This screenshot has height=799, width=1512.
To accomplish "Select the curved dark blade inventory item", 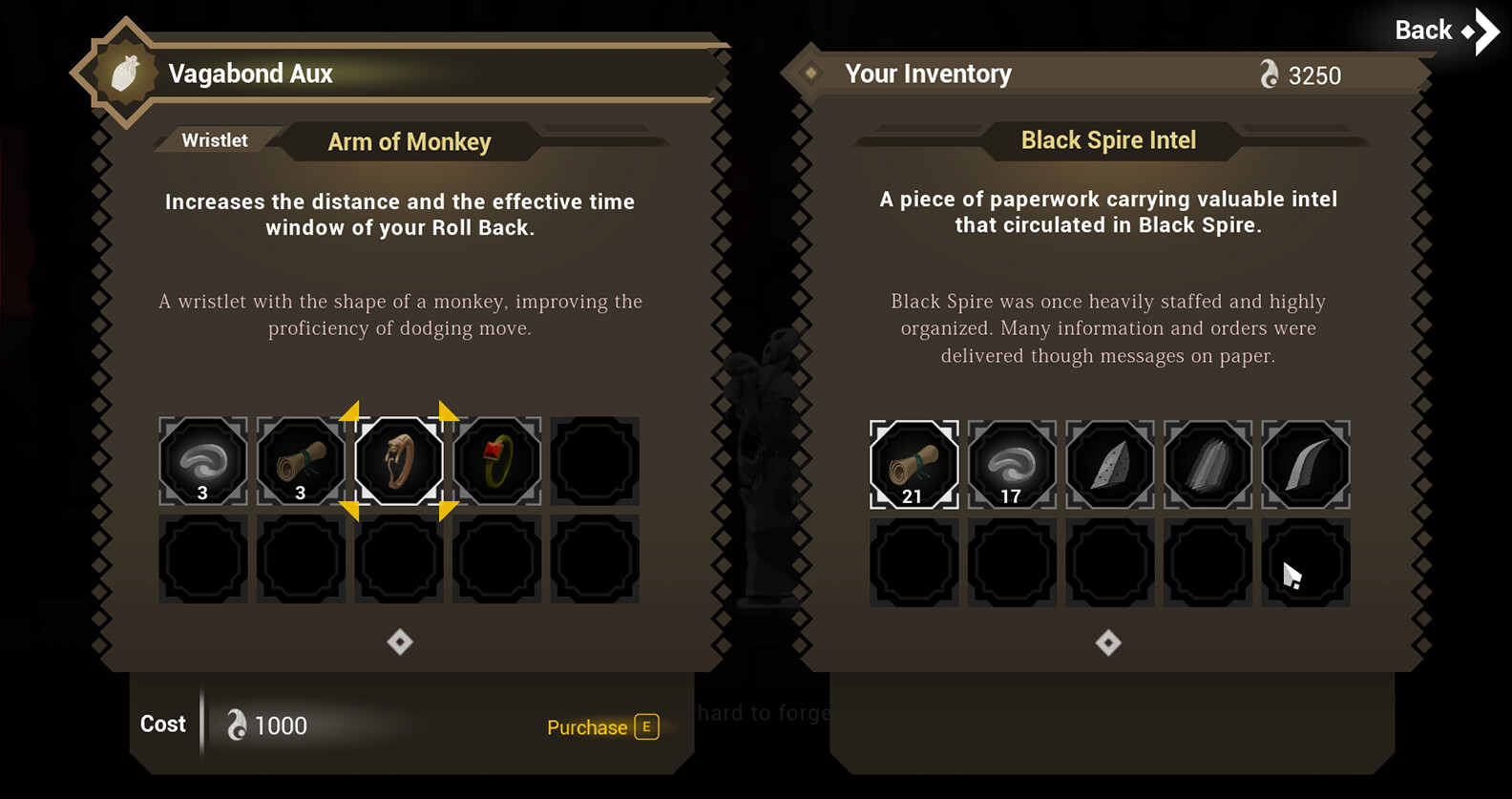I will point(1305,465).
